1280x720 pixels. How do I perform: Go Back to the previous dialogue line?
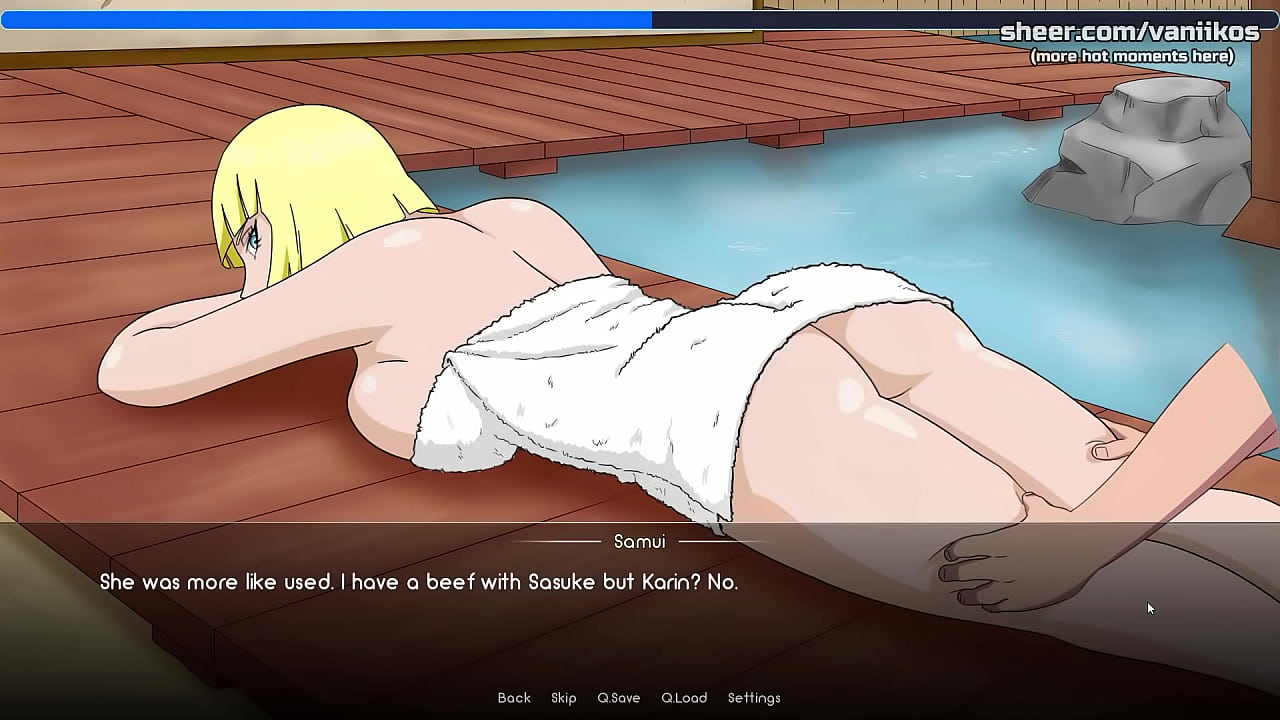(x=514, y=698)
